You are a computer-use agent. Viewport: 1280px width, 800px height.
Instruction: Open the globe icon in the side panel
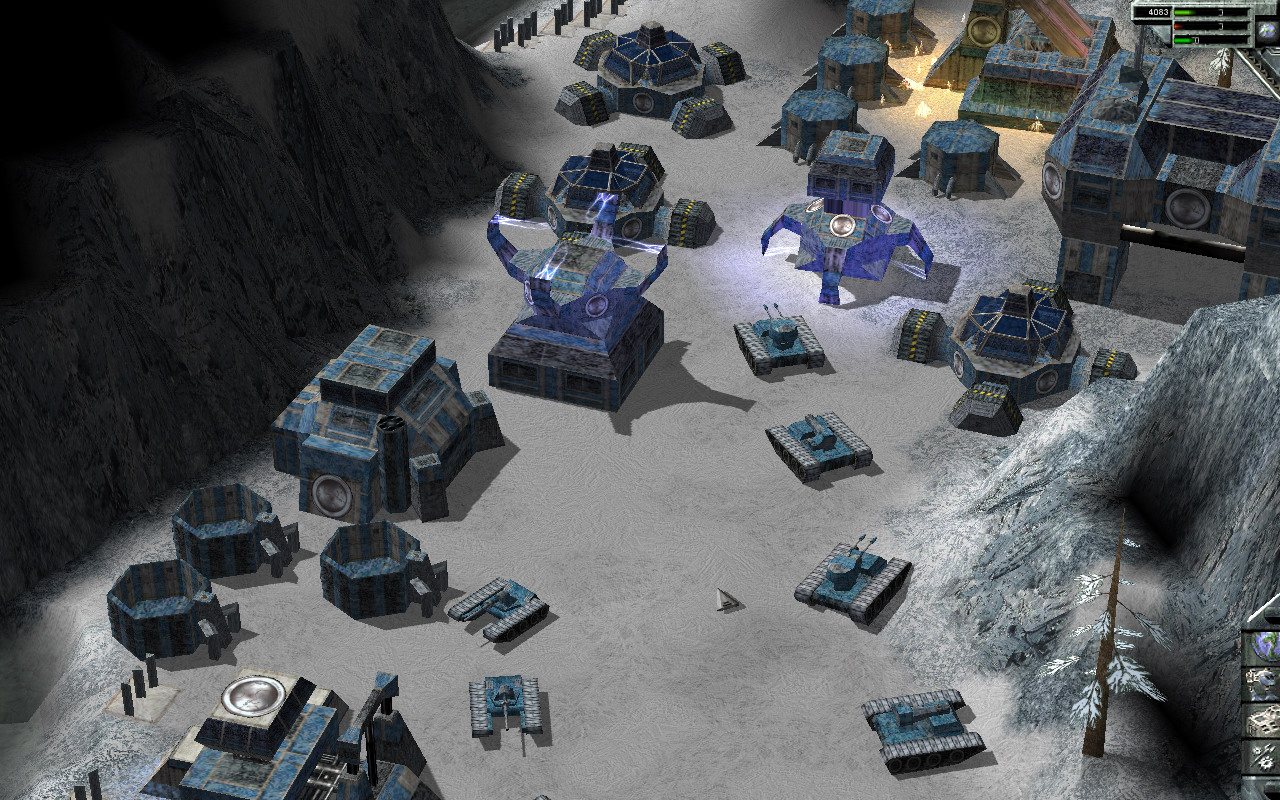point(1263,647)
